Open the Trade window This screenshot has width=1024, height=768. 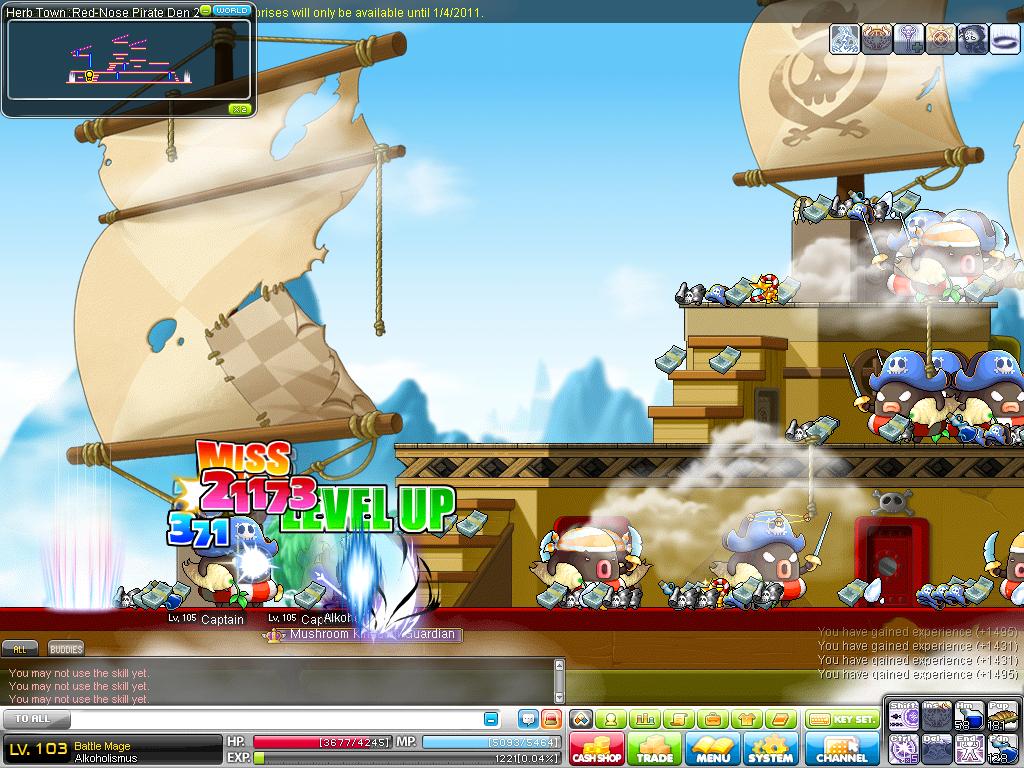coord(655,749)
